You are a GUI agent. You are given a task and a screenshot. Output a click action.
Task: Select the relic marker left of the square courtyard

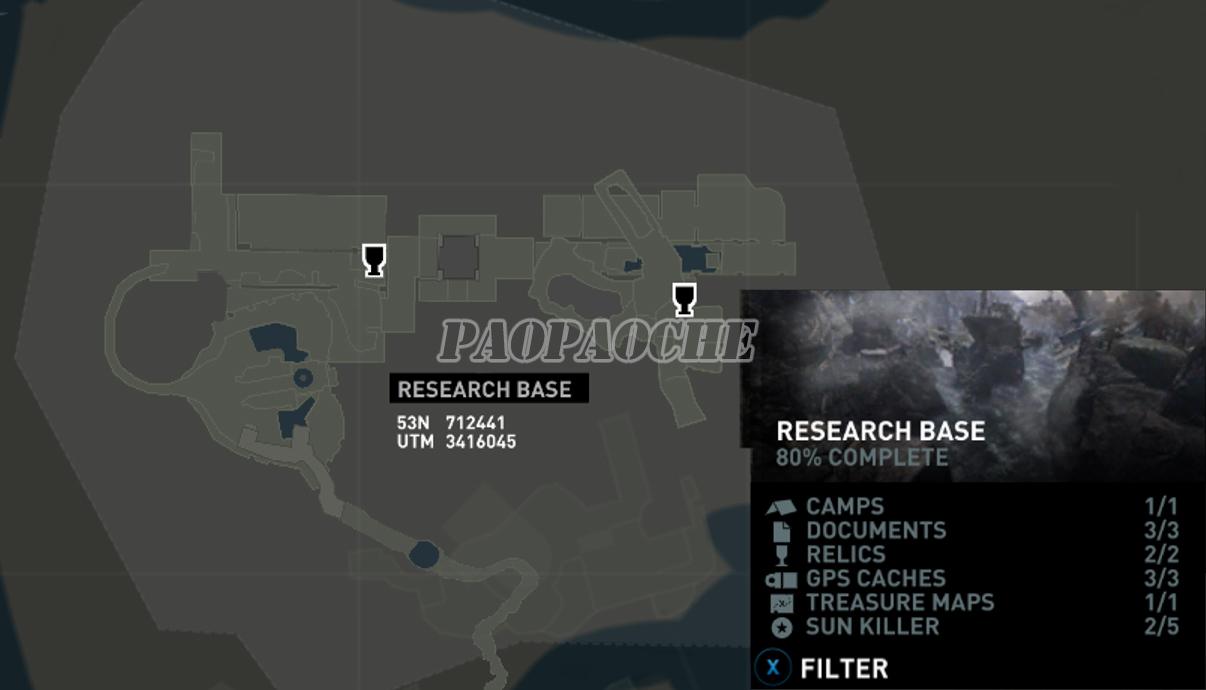coord(374,260)
